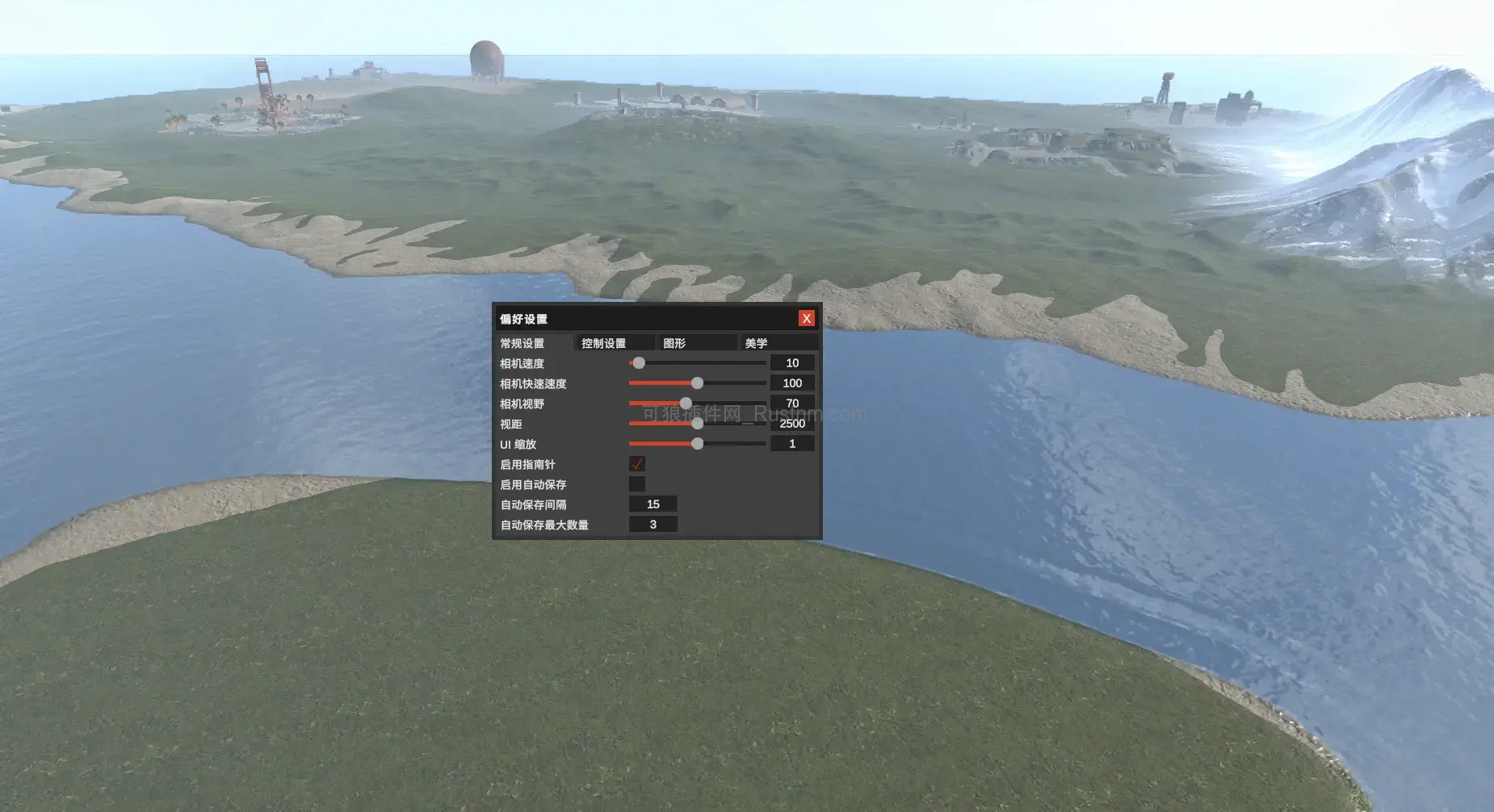Click the 相机视野 slider handle
The height and width of the screenshot is (812, 1494).
pyautogui.click(x=686, y=403)
